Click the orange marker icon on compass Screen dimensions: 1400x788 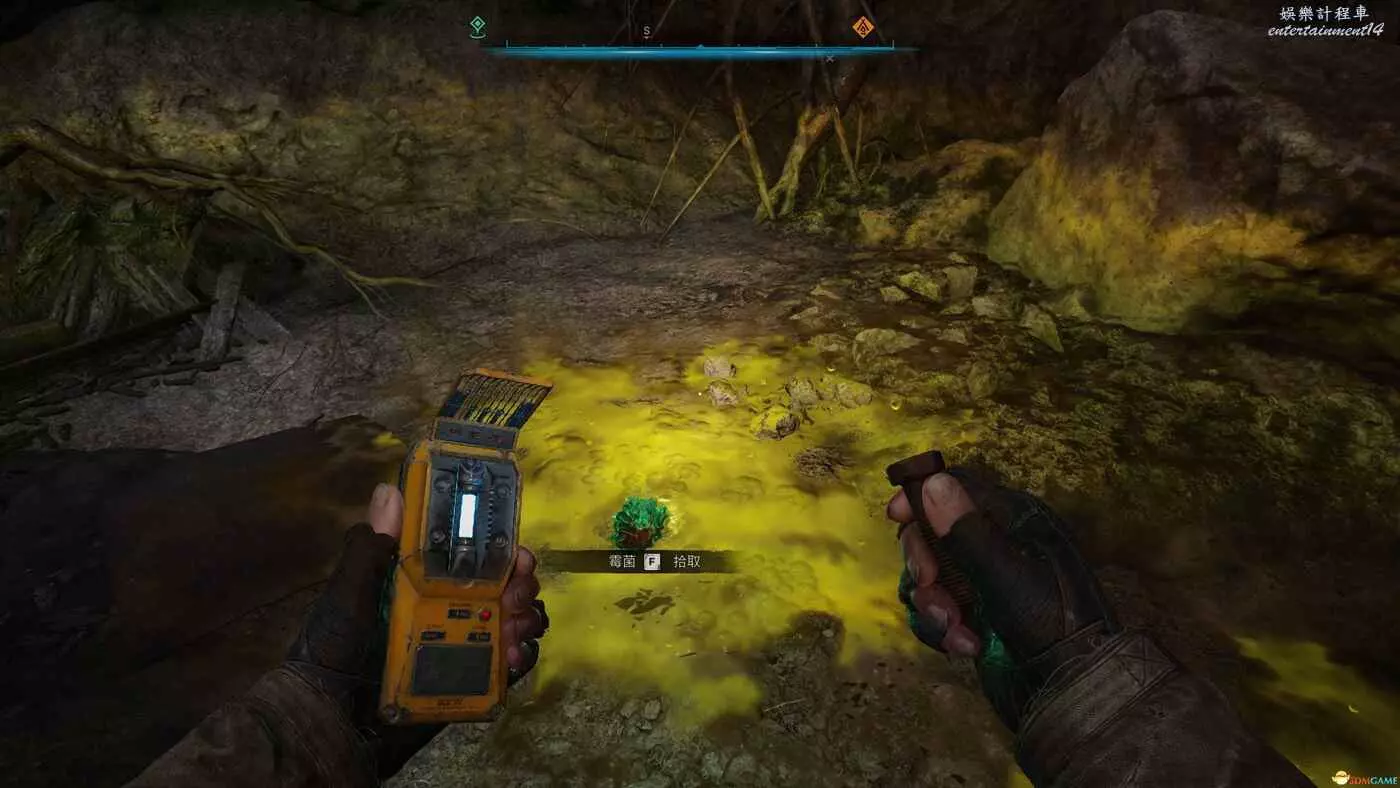click(x=862, y=27)
